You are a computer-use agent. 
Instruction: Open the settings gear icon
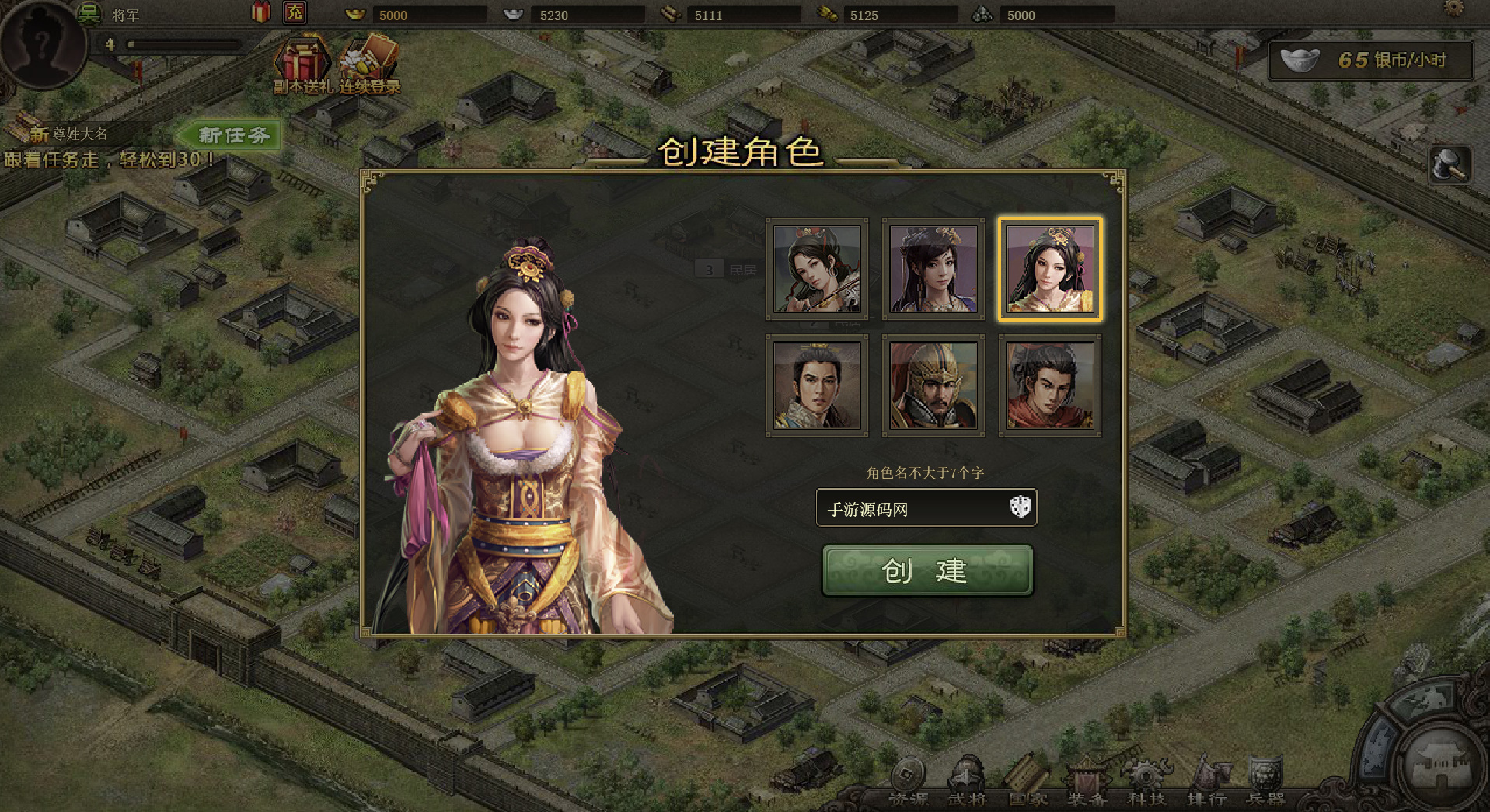point(1453,9)
